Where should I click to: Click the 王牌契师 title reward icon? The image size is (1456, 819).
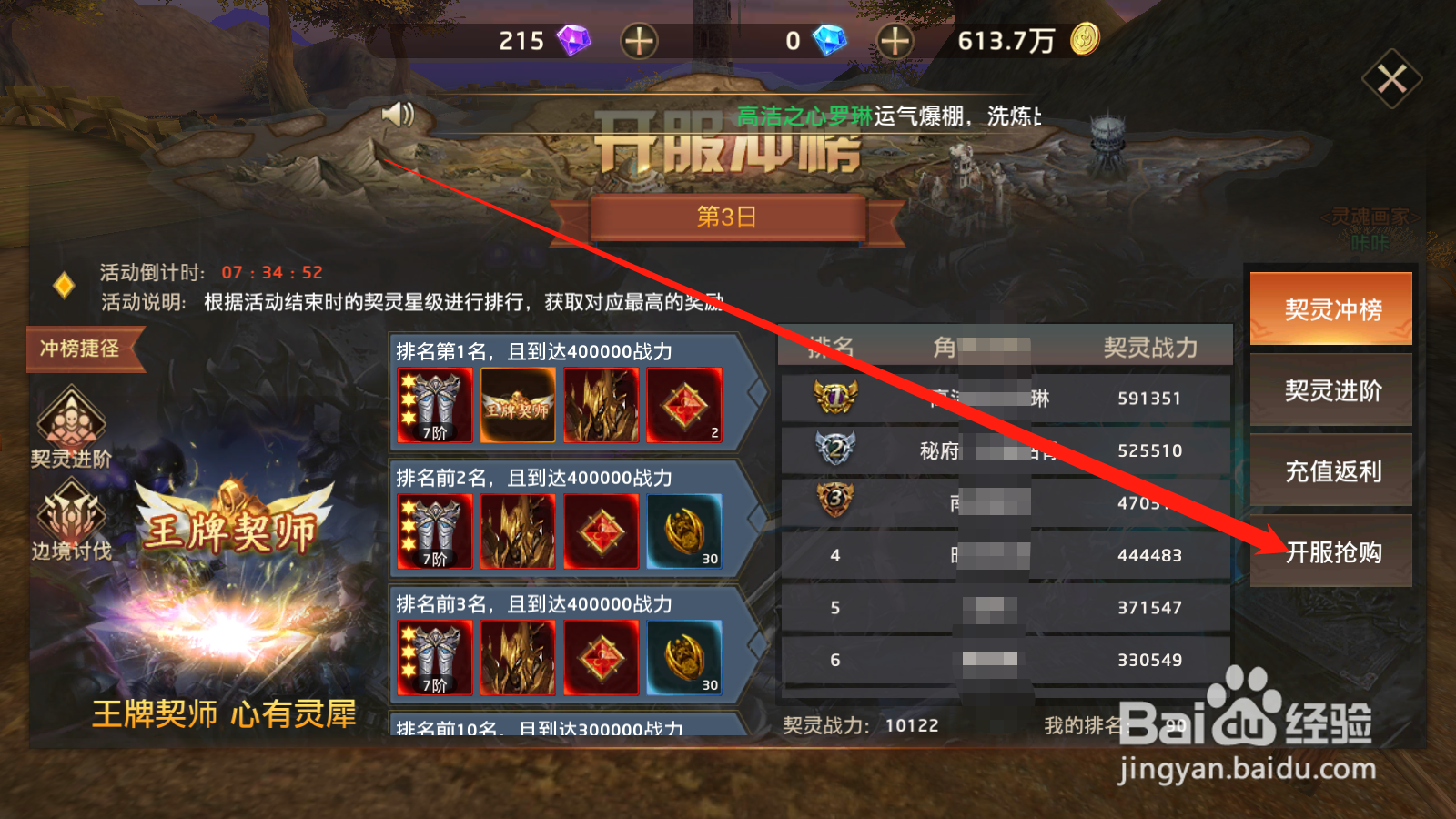pyautogui.click(x=517, y=406)
